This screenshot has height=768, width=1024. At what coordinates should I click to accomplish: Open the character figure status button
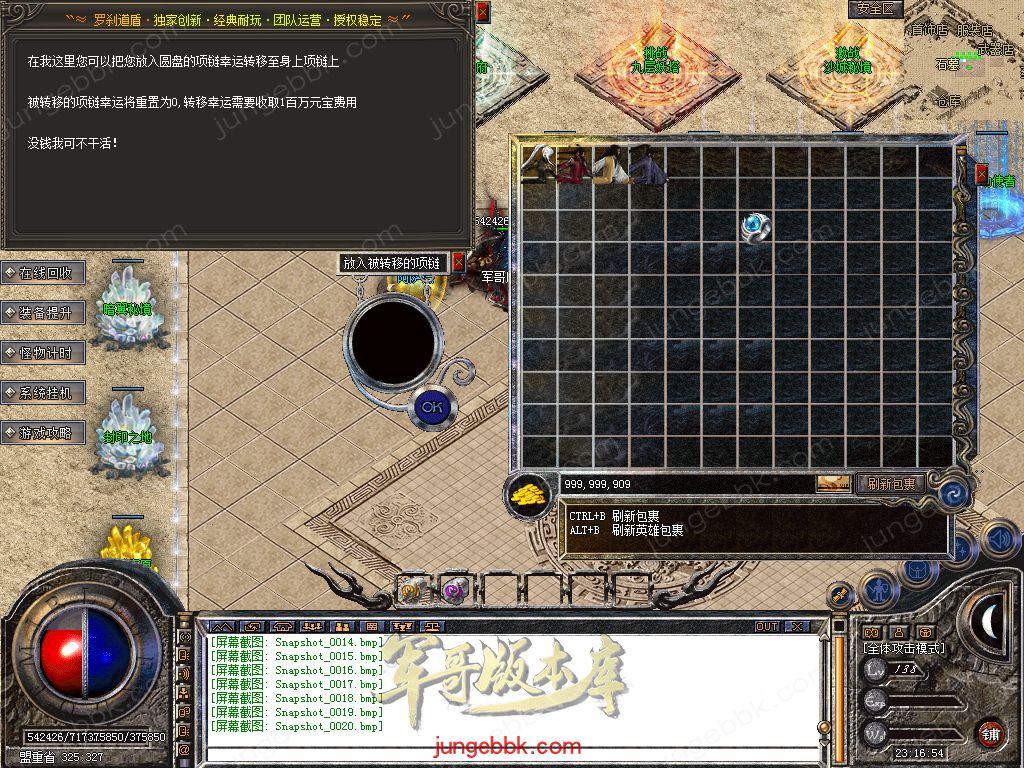coord(877,588)
